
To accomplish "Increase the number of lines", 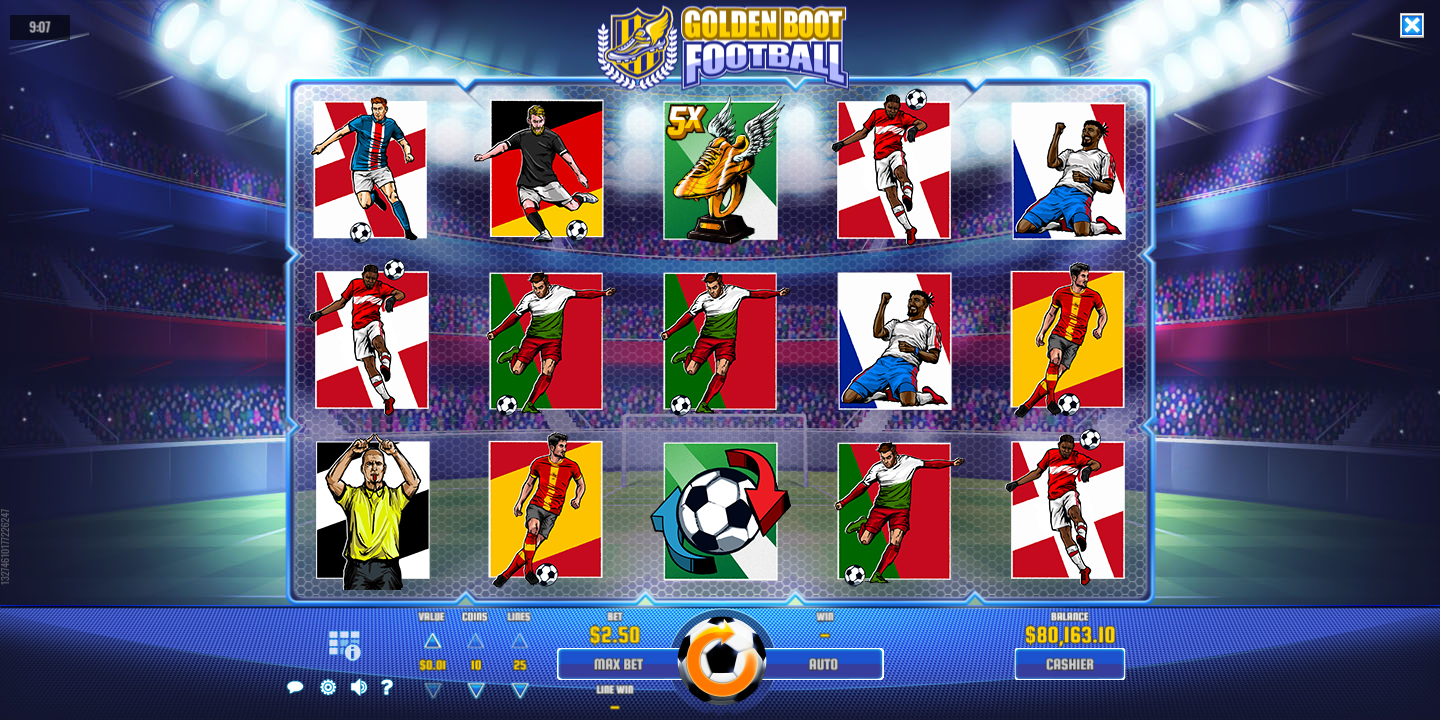I will 519,641.
